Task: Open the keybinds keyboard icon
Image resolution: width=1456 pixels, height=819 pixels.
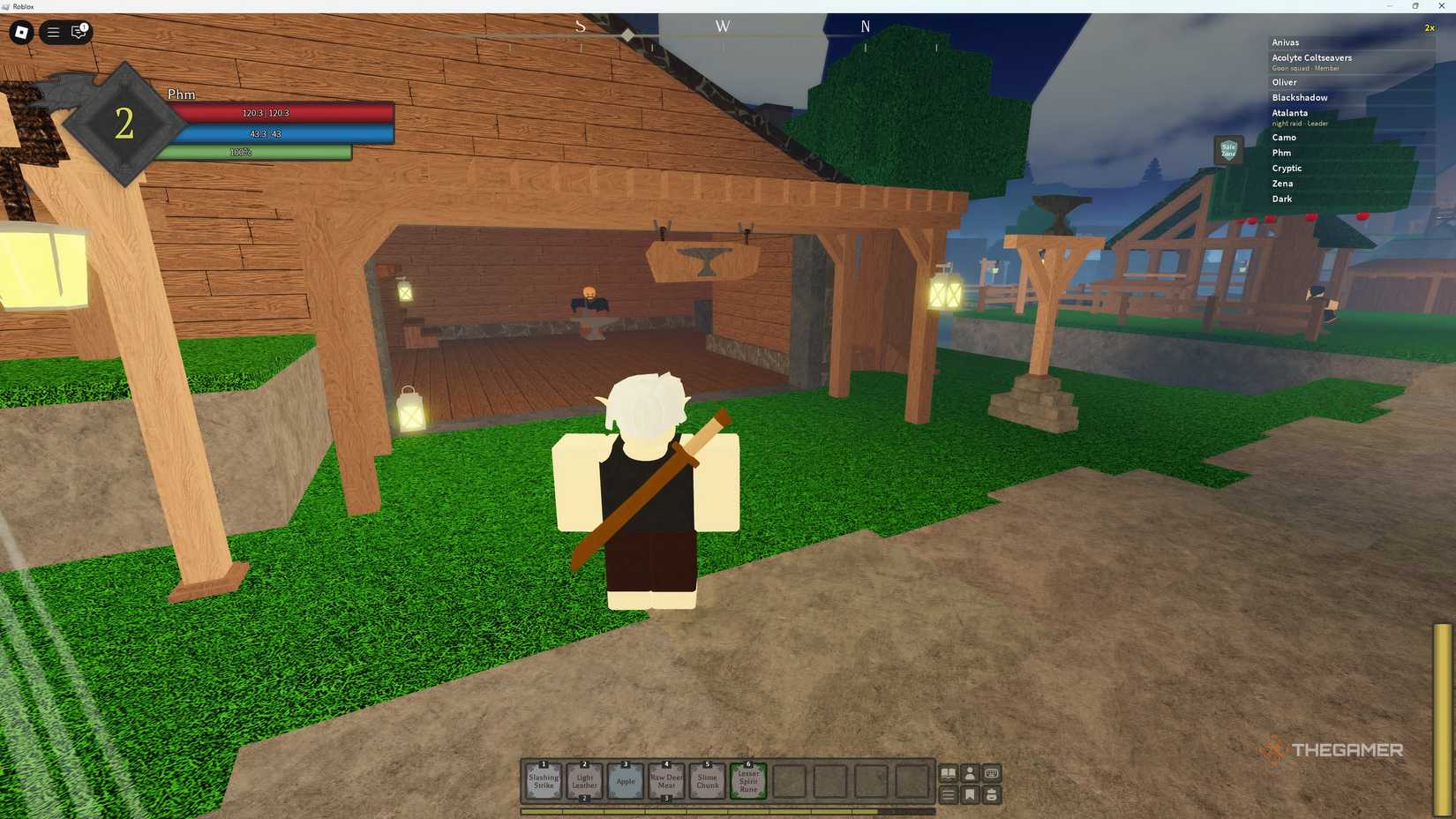Action: click(x=990, y=773)
